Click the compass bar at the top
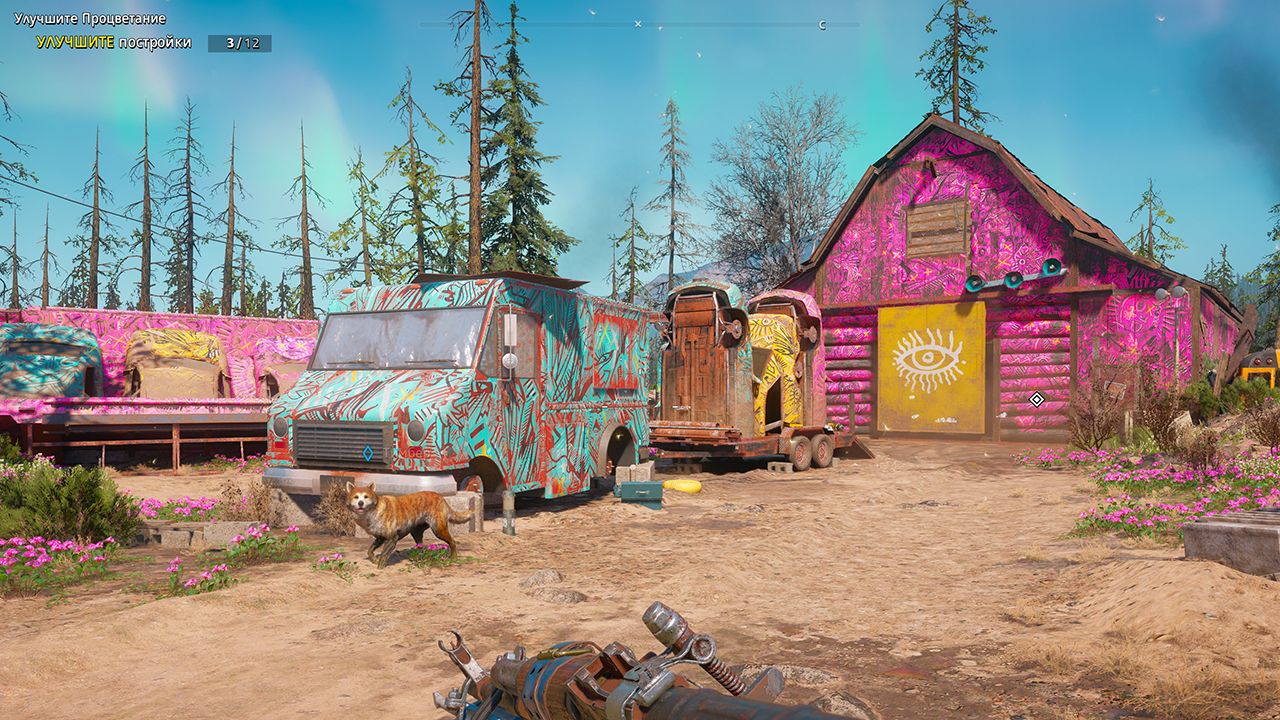 638,24
